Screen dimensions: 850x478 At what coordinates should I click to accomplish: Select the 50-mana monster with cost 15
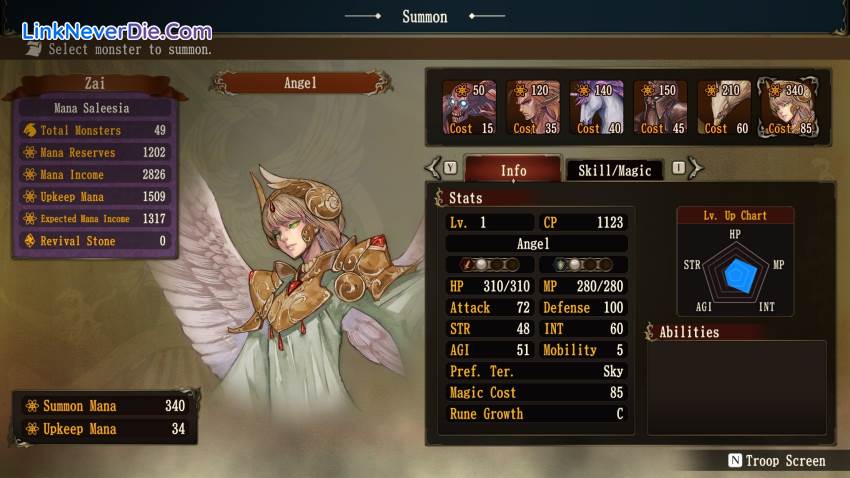[469, 108]
